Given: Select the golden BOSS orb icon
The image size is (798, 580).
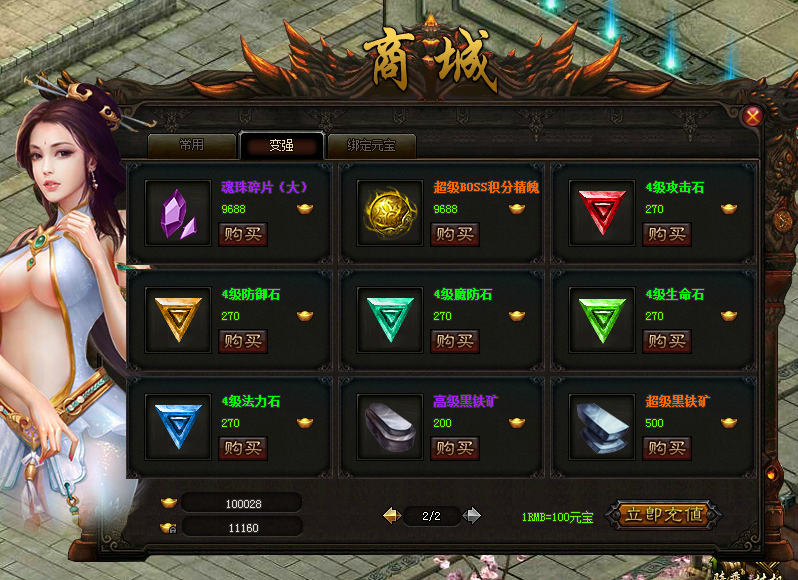Looking at the screenshot, I should [x=391, y=213].
